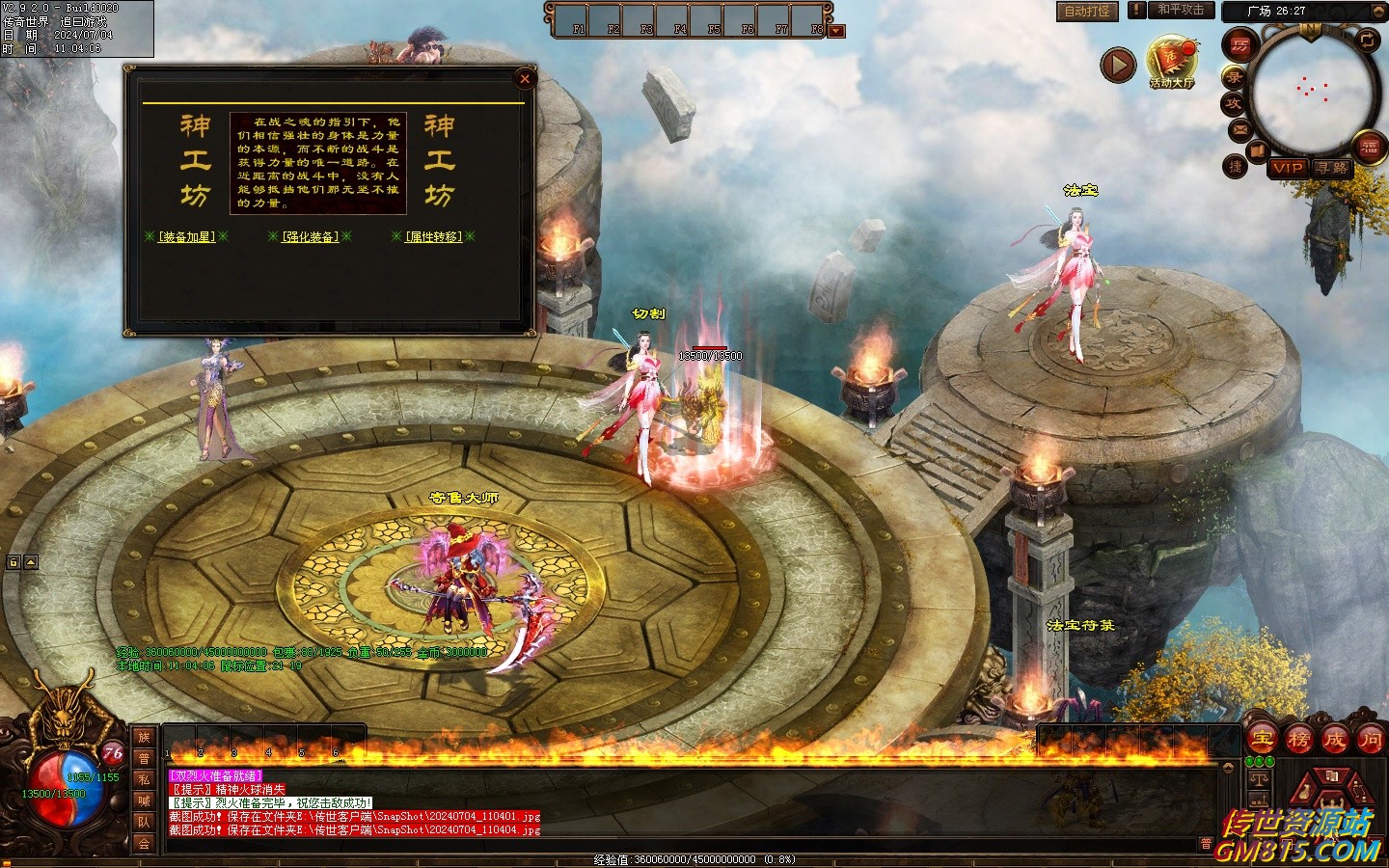Viewport: 1389px width, 868px height.
Task: Open the 榜 rankings button
Action: click(1298, 740)
